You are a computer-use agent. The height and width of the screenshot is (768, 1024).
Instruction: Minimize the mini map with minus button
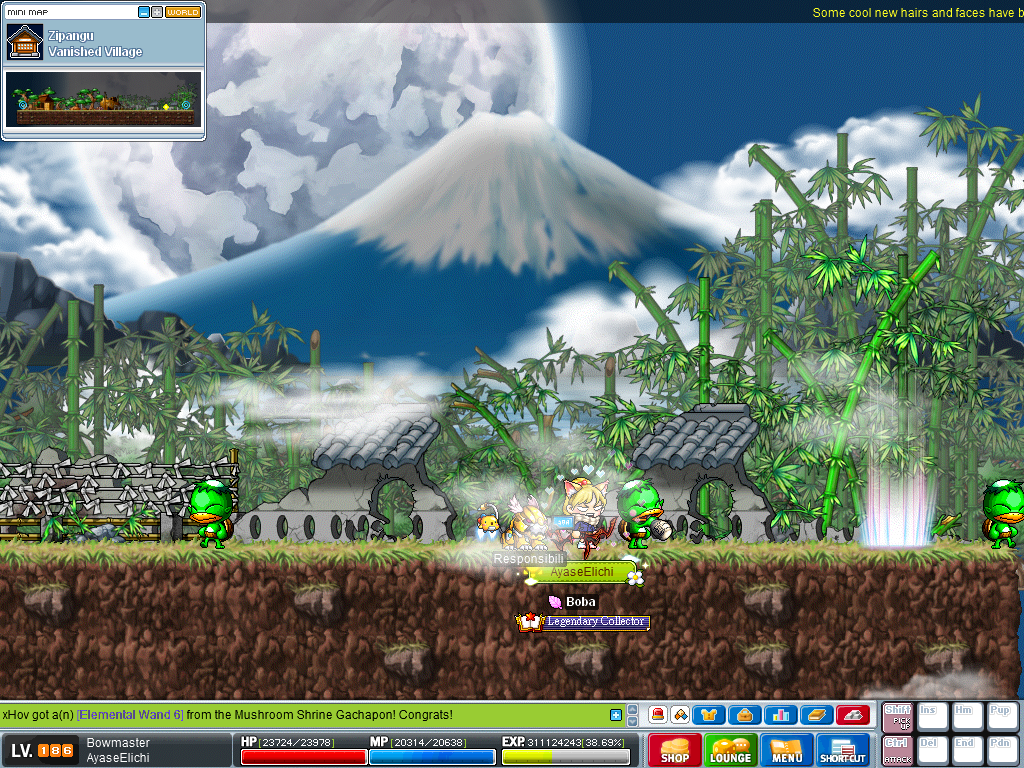[144, 12]
